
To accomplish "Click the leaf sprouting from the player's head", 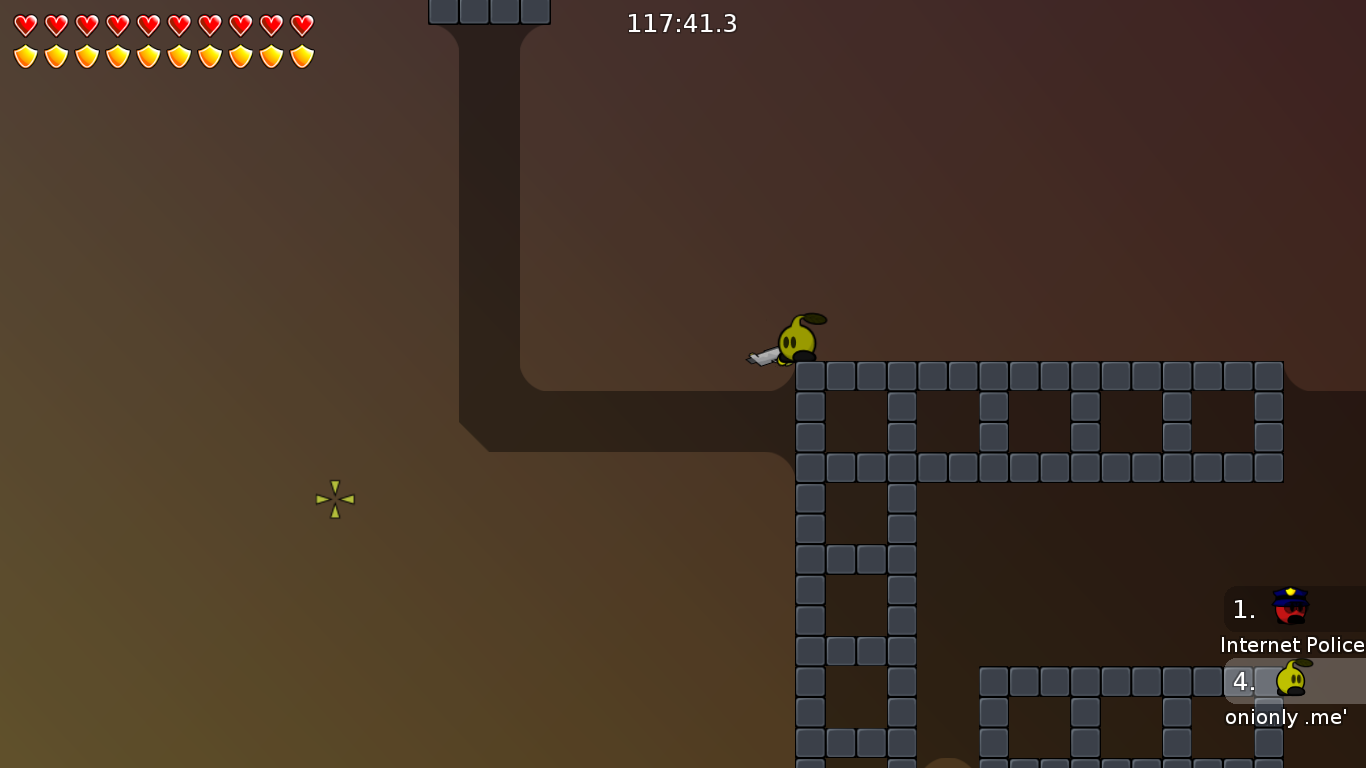I will [x=816, y=318].
